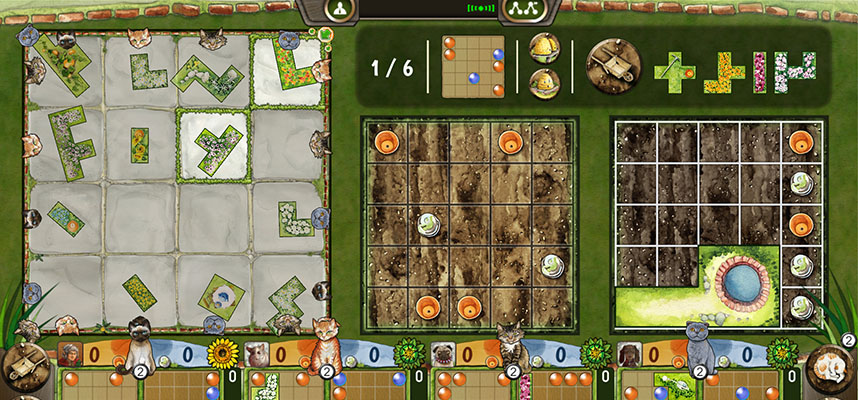Select the orange flower tile in the queue
The height and width of the screenshot is (400, 858).
coord(724,72)
